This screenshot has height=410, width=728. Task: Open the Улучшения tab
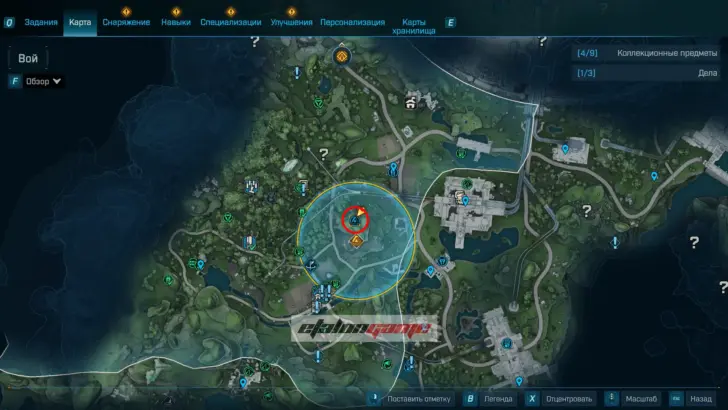(291, 21)
